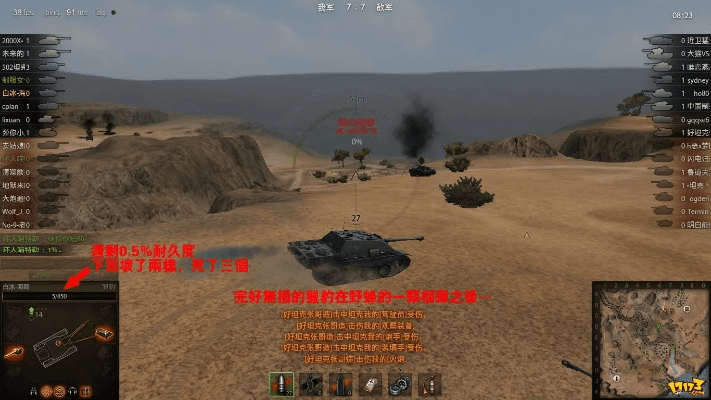Viewport: 711px width, 400px height.
Task: Select the first shell slot with 27 rounds
Action: click(x=281, y=385)
